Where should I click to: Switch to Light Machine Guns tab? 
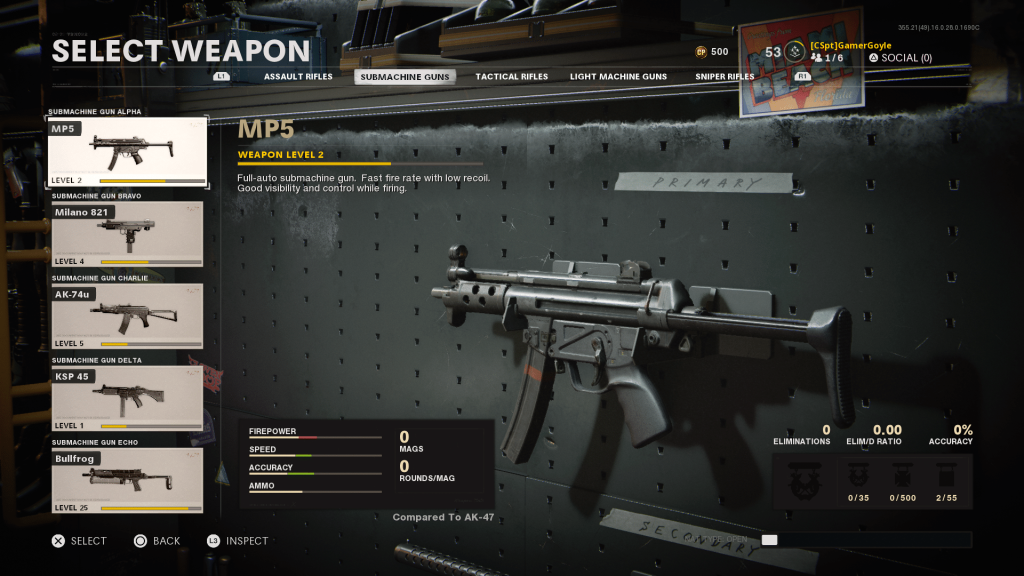(618, 77)
